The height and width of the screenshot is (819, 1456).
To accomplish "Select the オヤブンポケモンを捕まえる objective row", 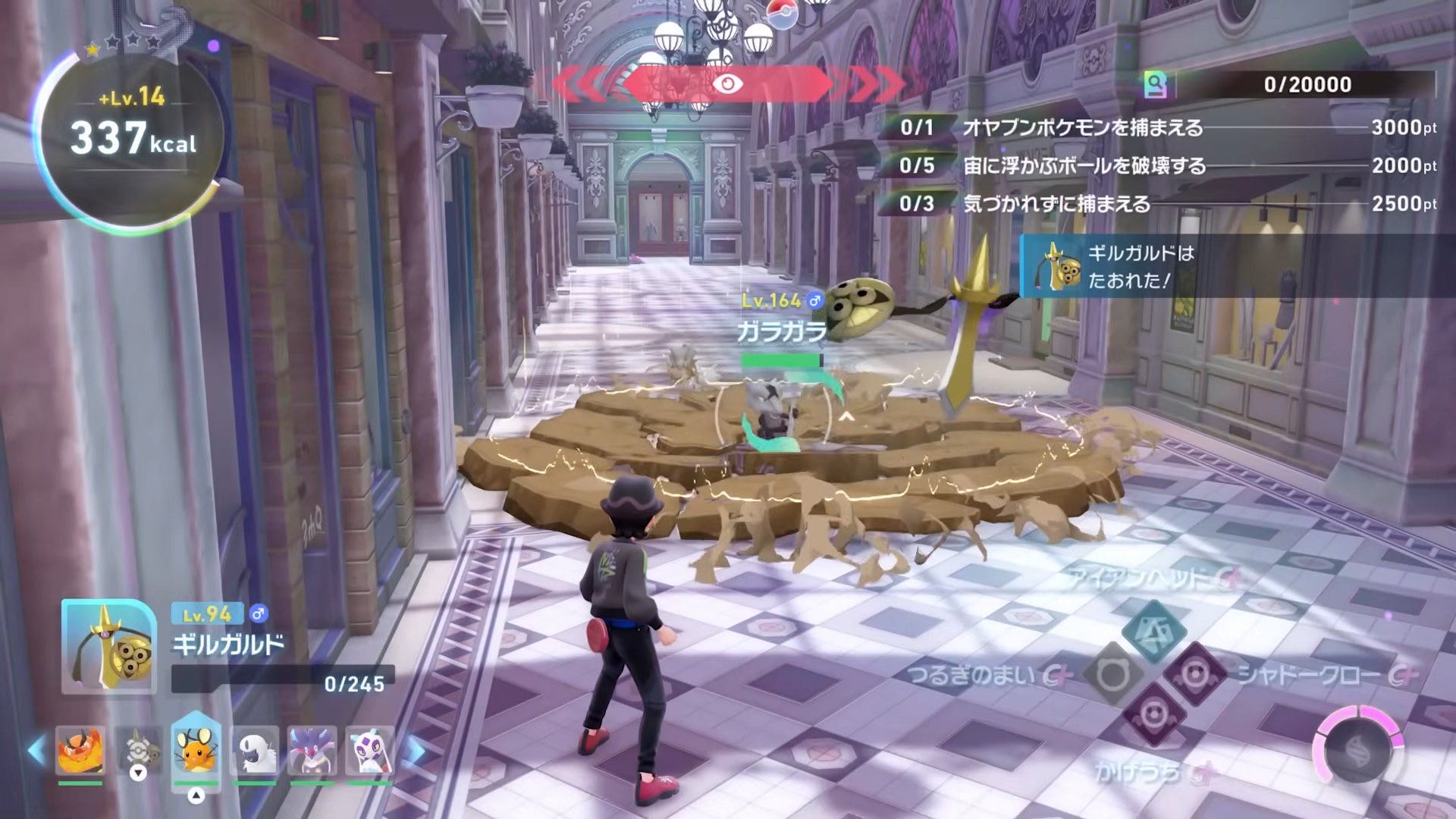I will pyautogui.click(x=1158, y=127).
